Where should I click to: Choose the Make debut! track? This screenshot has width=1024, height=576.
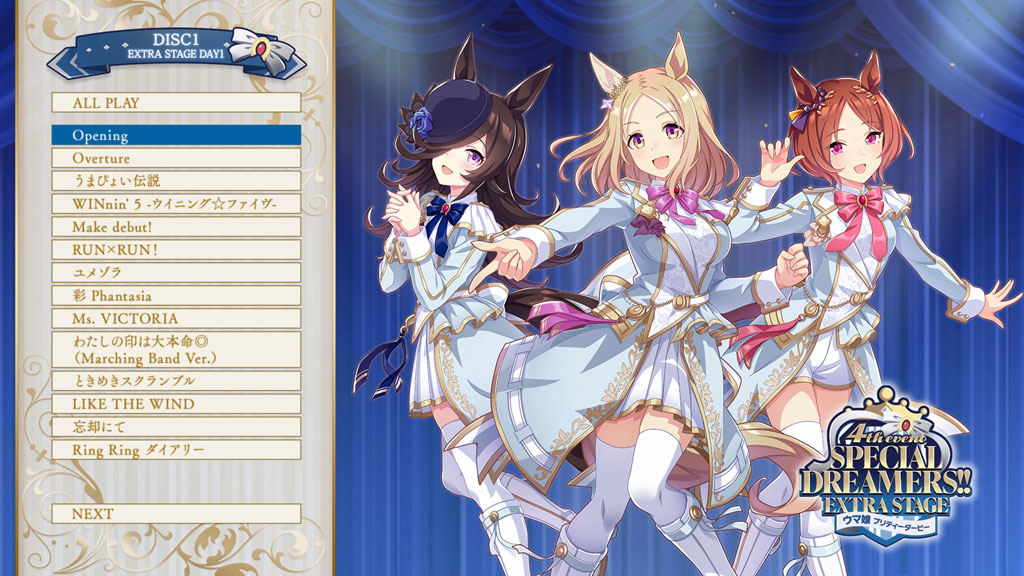[176, 227]
